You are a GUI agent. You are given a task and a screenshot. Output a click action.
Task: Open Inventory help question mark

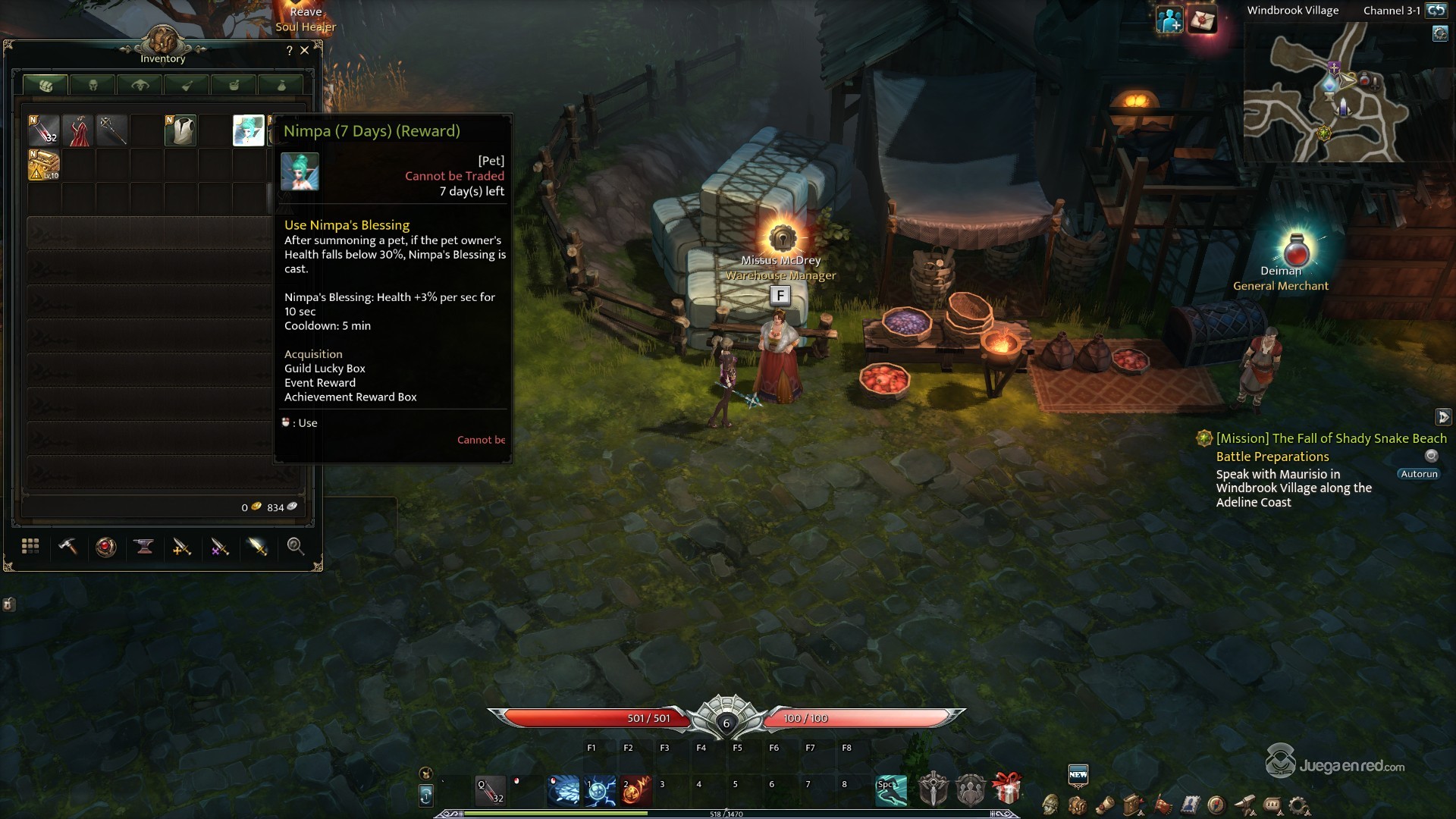(x=289, y=51)
